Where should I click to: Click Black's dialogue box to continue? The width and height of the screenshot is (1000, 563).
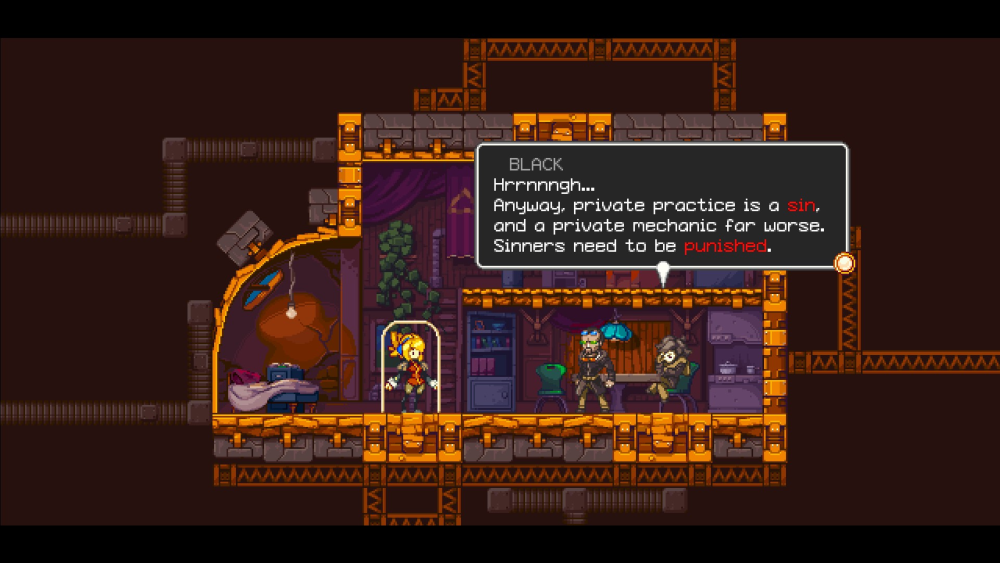click(x=661, y=206)
